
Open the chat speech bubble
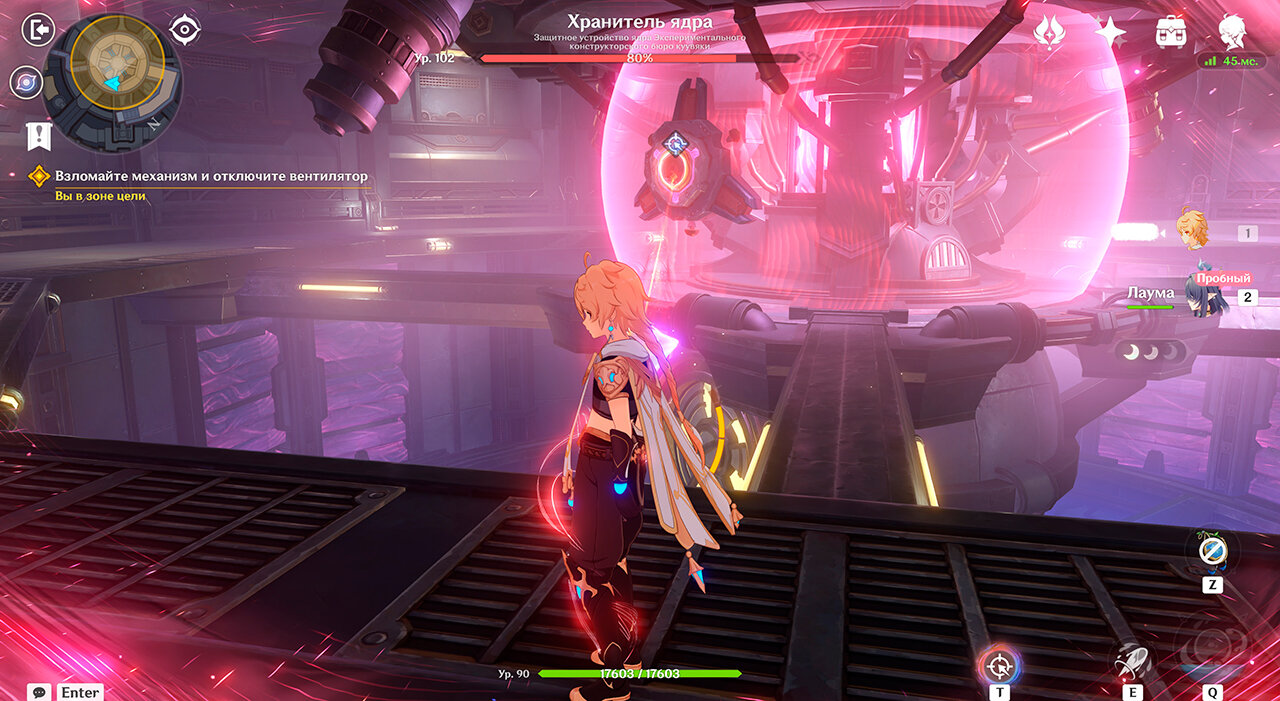pos(40,692)
